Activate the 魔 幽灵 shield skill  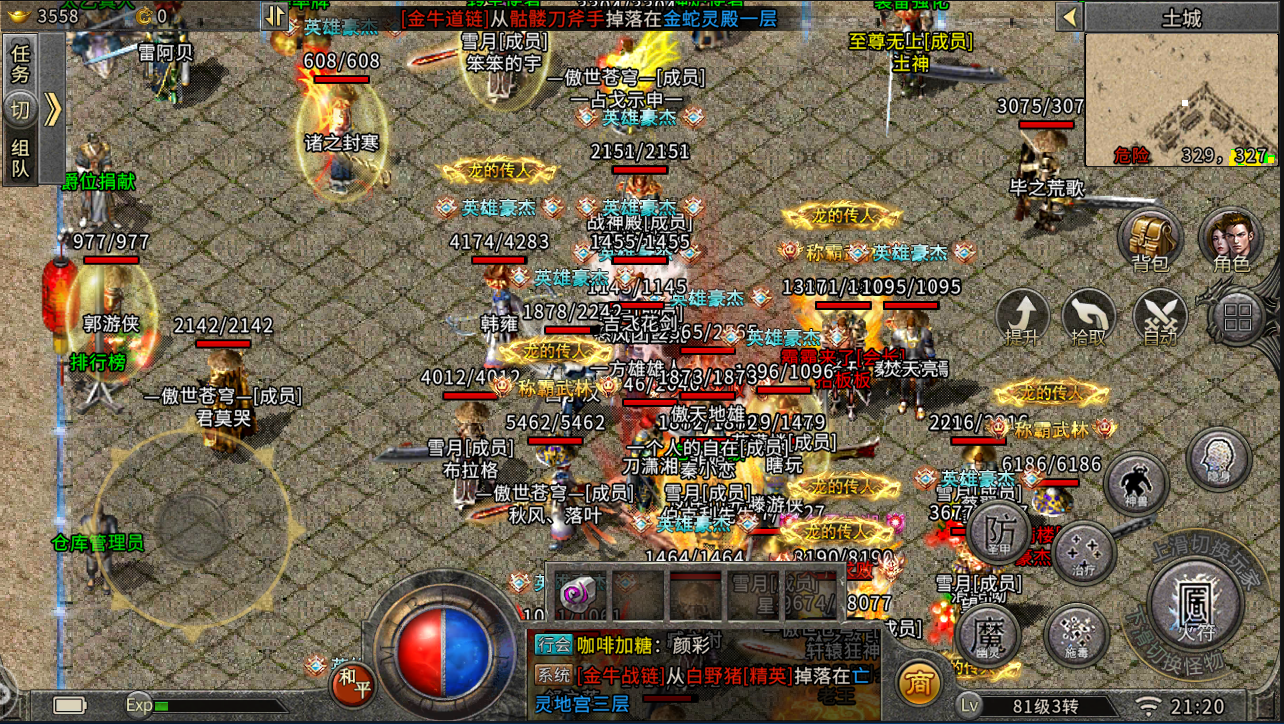point(988,636)
